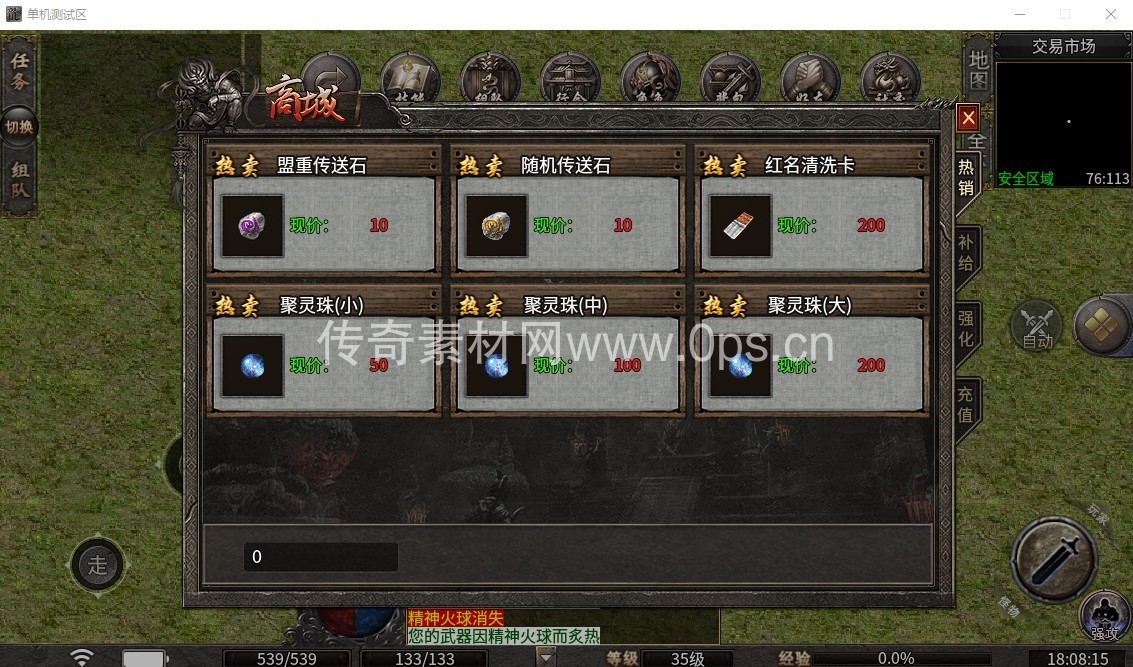This screenshot has width=1133, height=667.
Task: Toggle the 走 walk button
Action: pyautogui.click(x=97, y=565)
